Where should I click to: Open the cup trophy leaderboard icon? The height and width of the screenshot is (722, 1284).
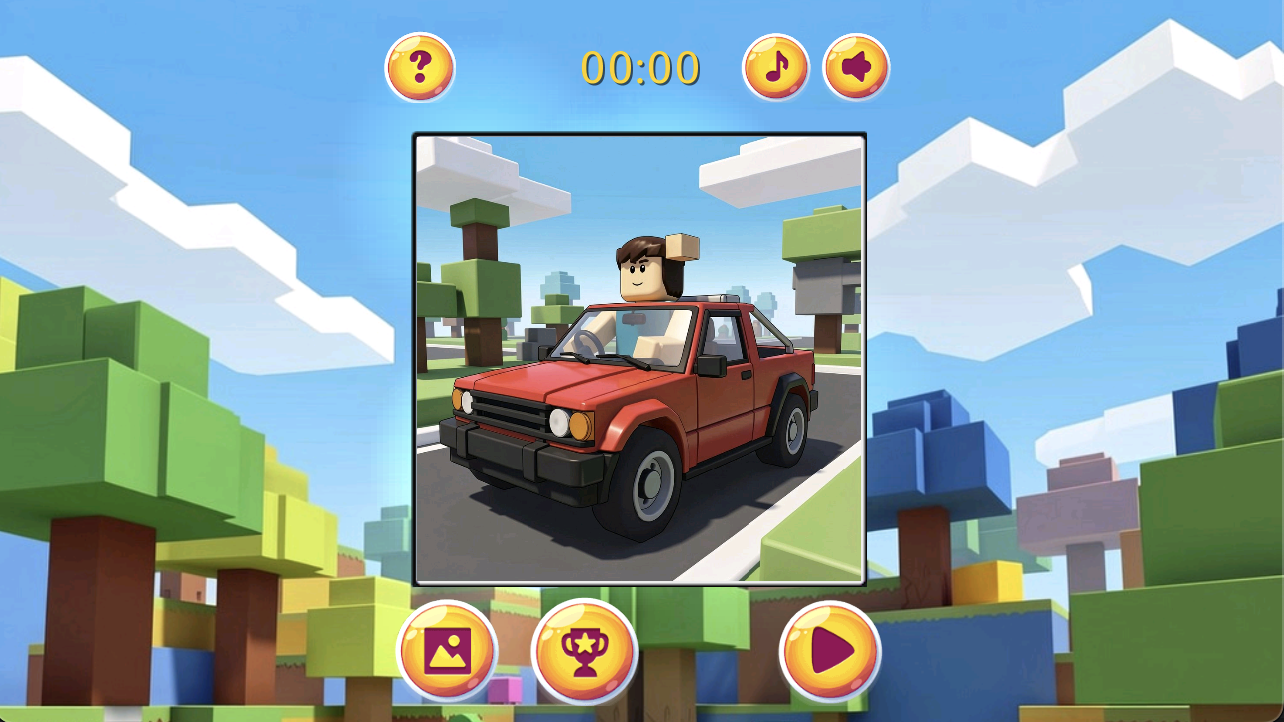586,650
